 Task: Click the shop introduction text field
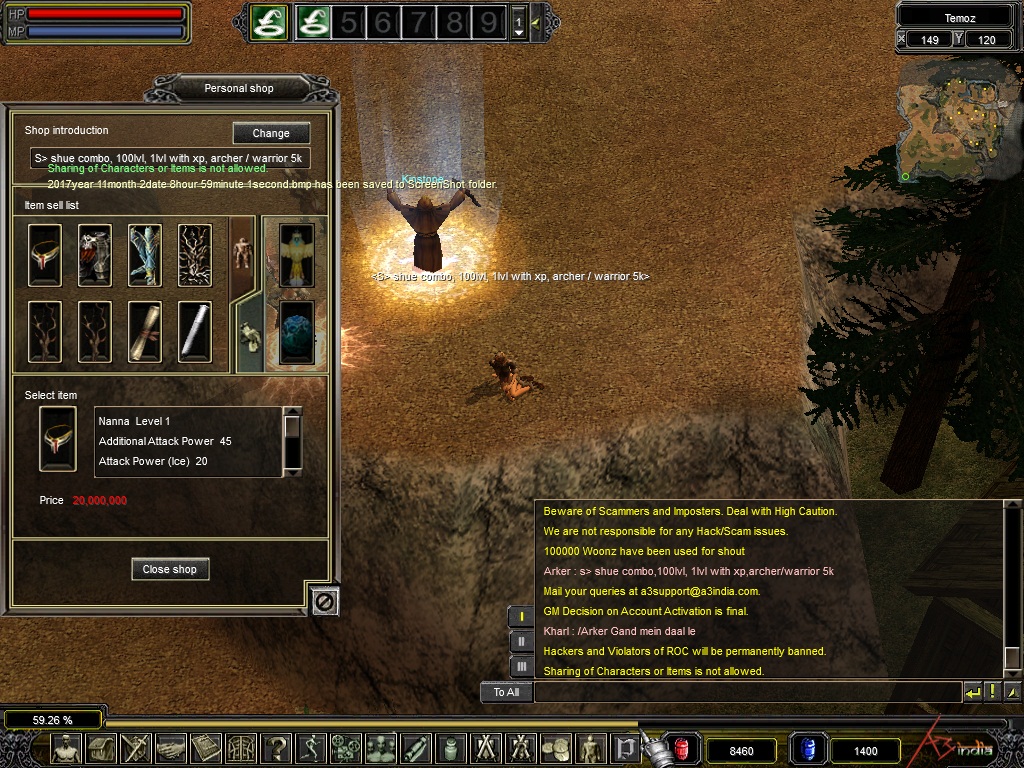coord(170,158)
